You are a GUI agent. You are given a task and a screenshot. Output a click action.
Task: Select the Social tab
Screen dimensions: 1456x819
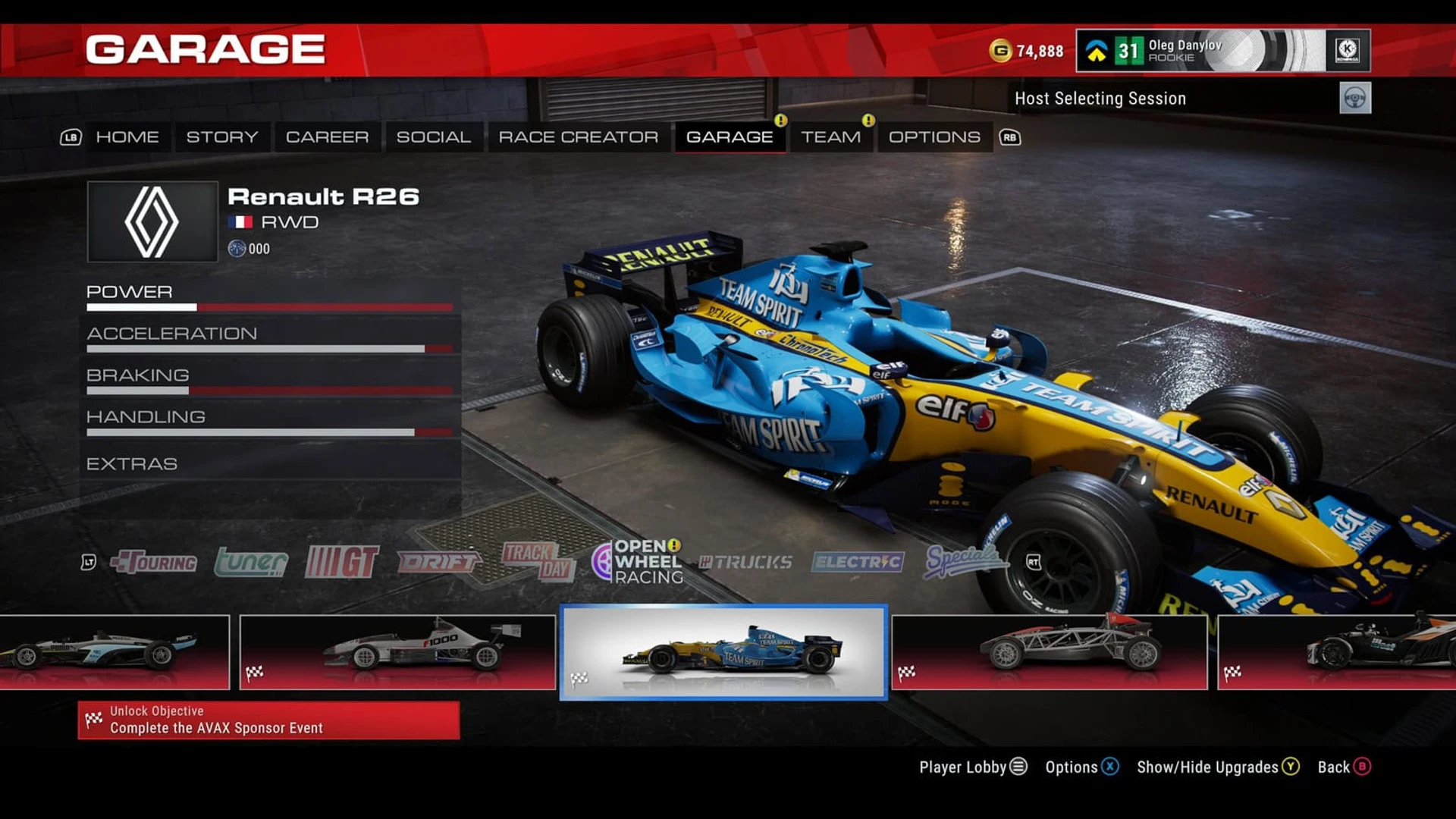(x=433, y=137)
